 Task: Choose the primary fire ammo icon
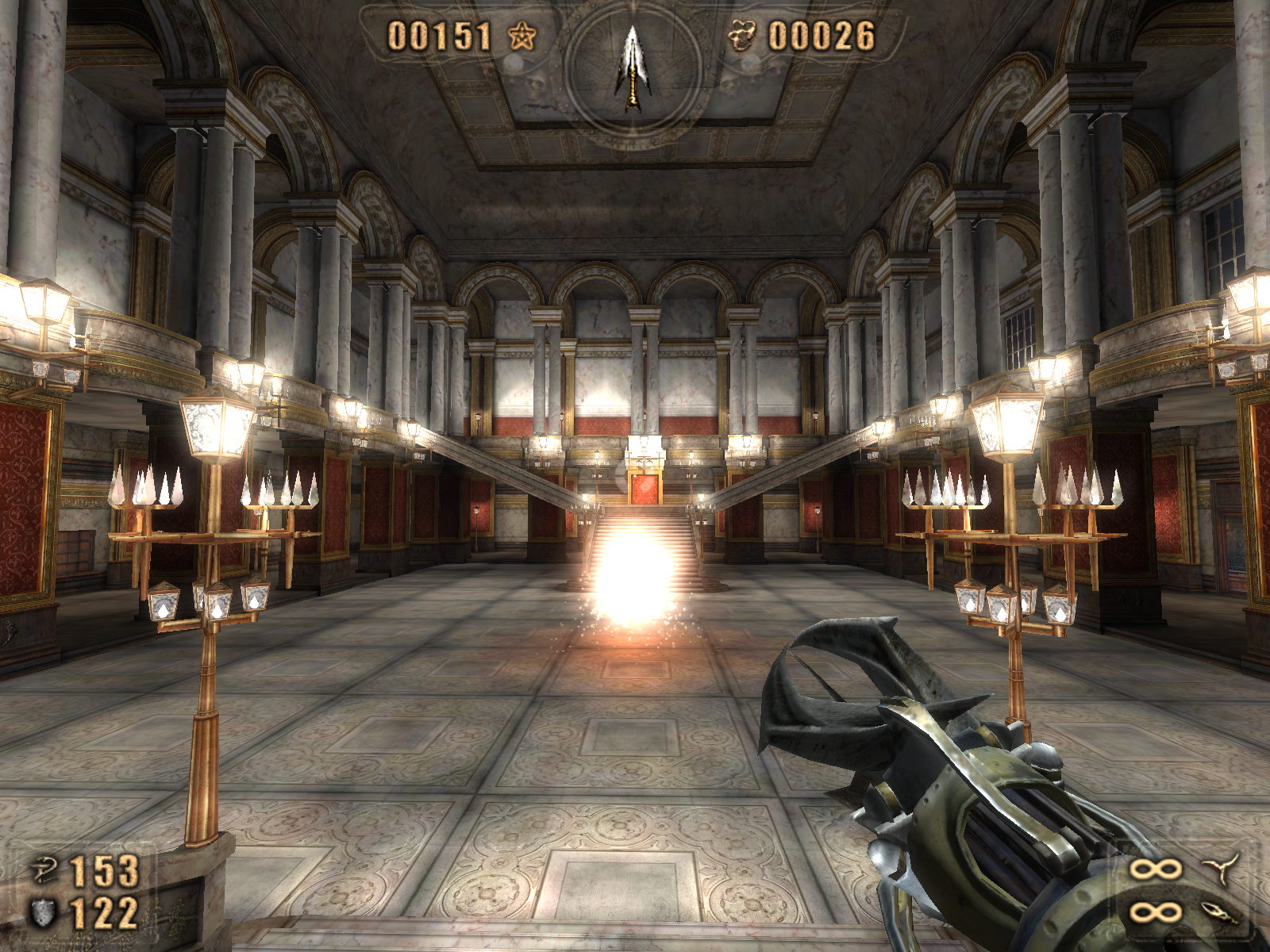1221,868
